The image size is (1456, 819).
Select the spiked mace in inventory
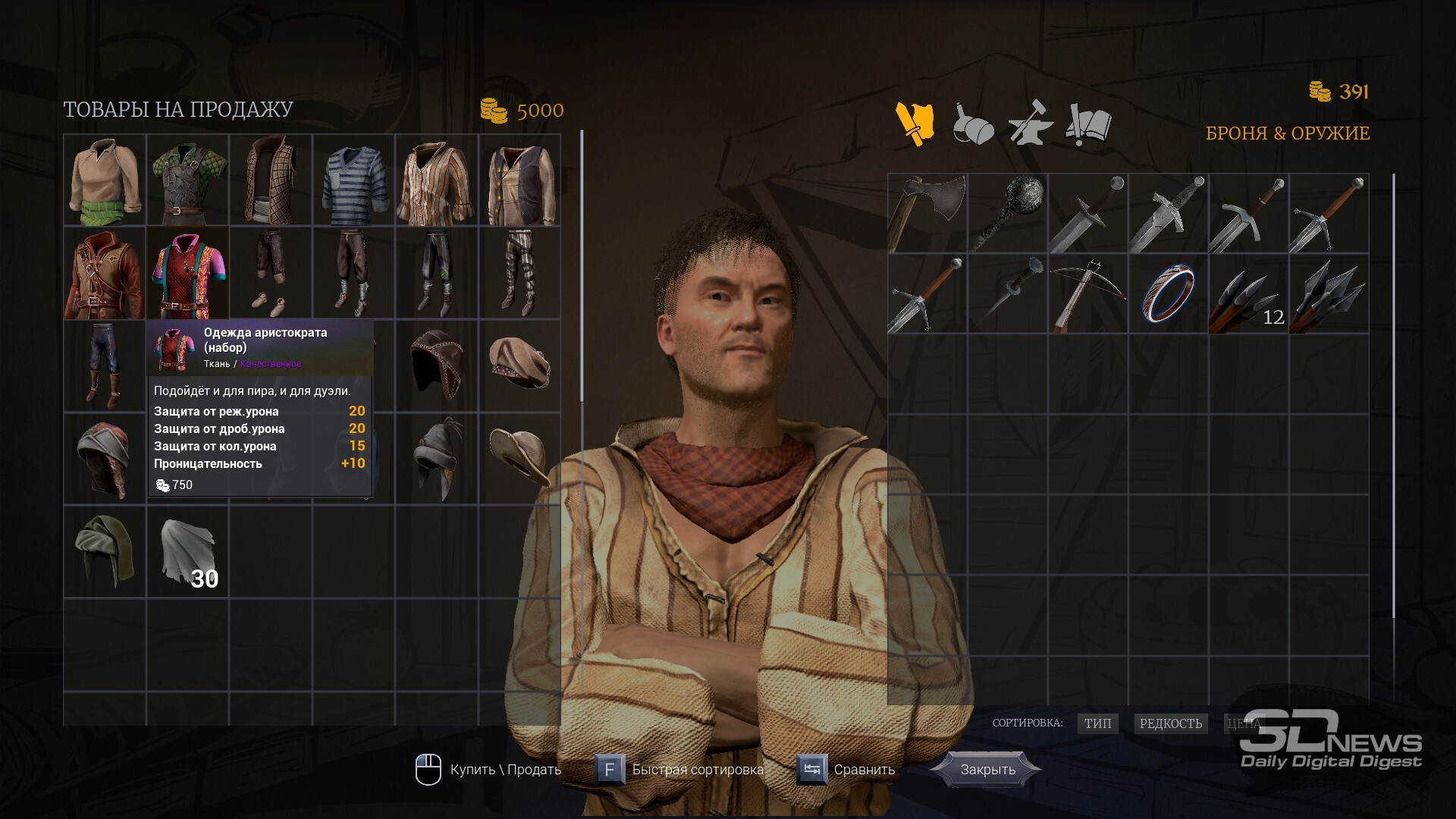point(1008,213)
